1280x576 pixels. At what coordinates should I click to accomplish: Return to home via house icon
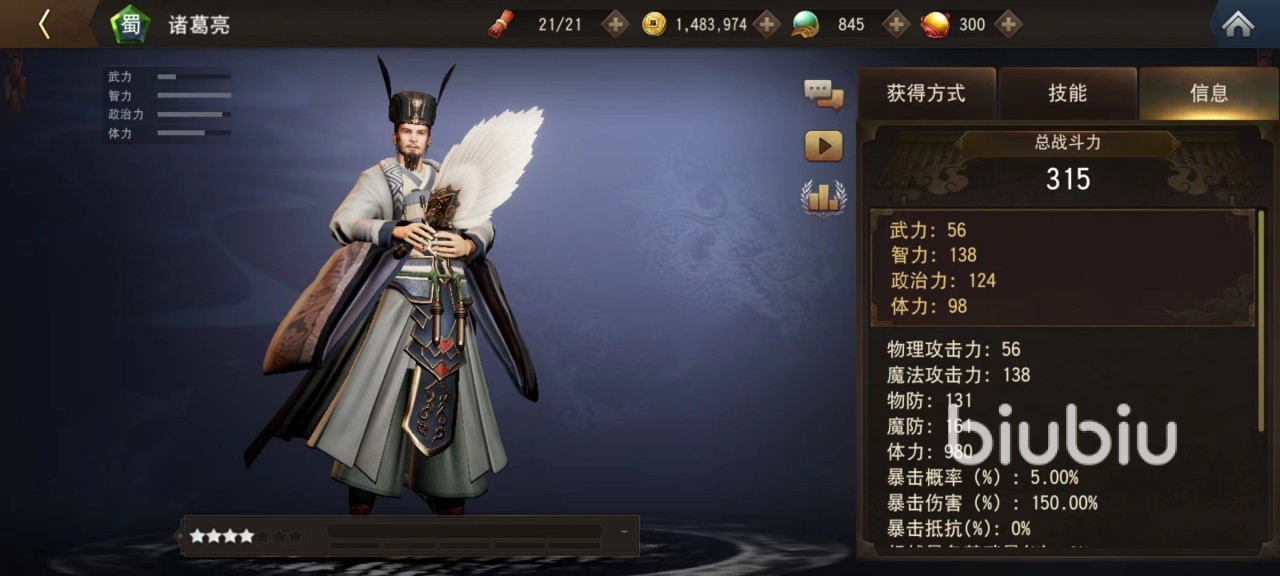1238,25
